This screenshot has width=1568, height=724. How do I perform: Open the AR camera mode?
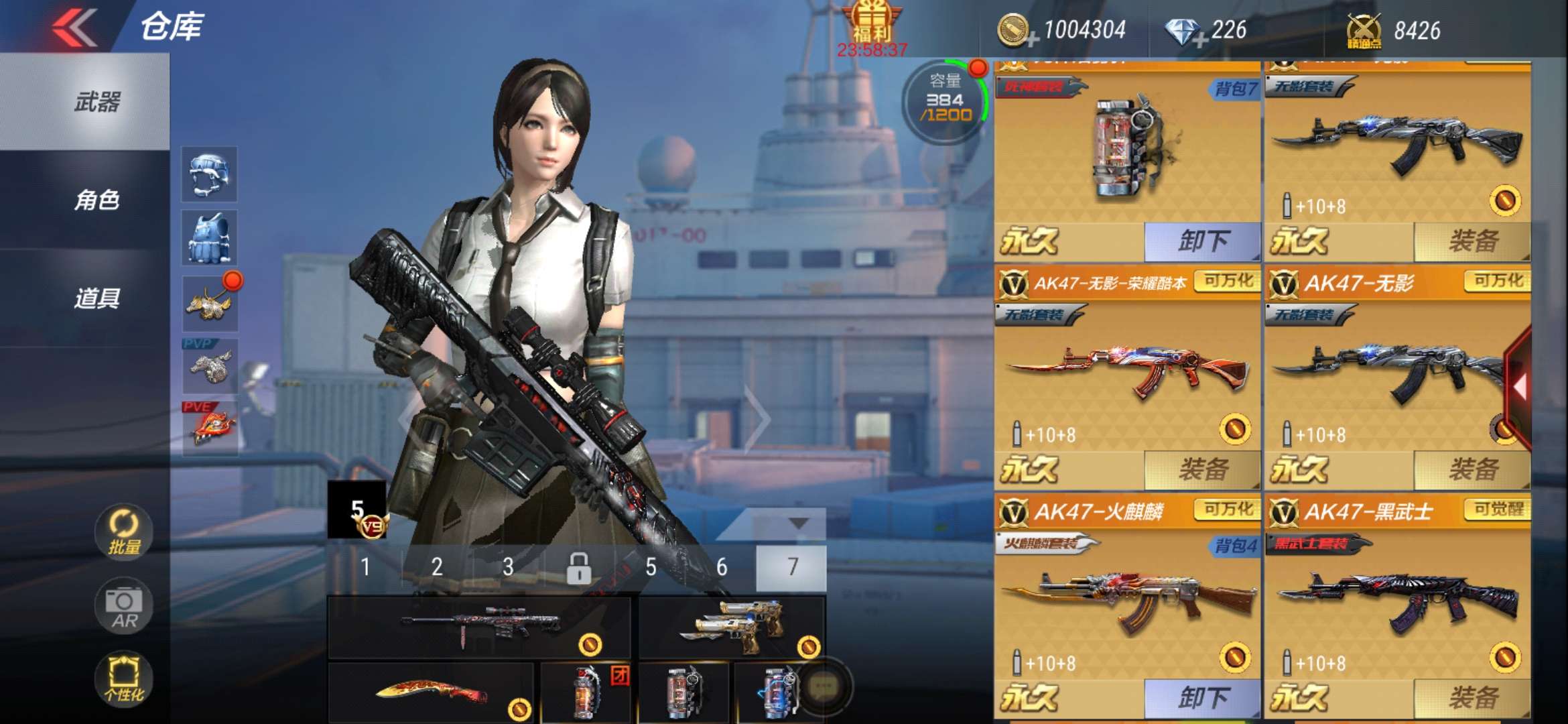tap(124, 606)
